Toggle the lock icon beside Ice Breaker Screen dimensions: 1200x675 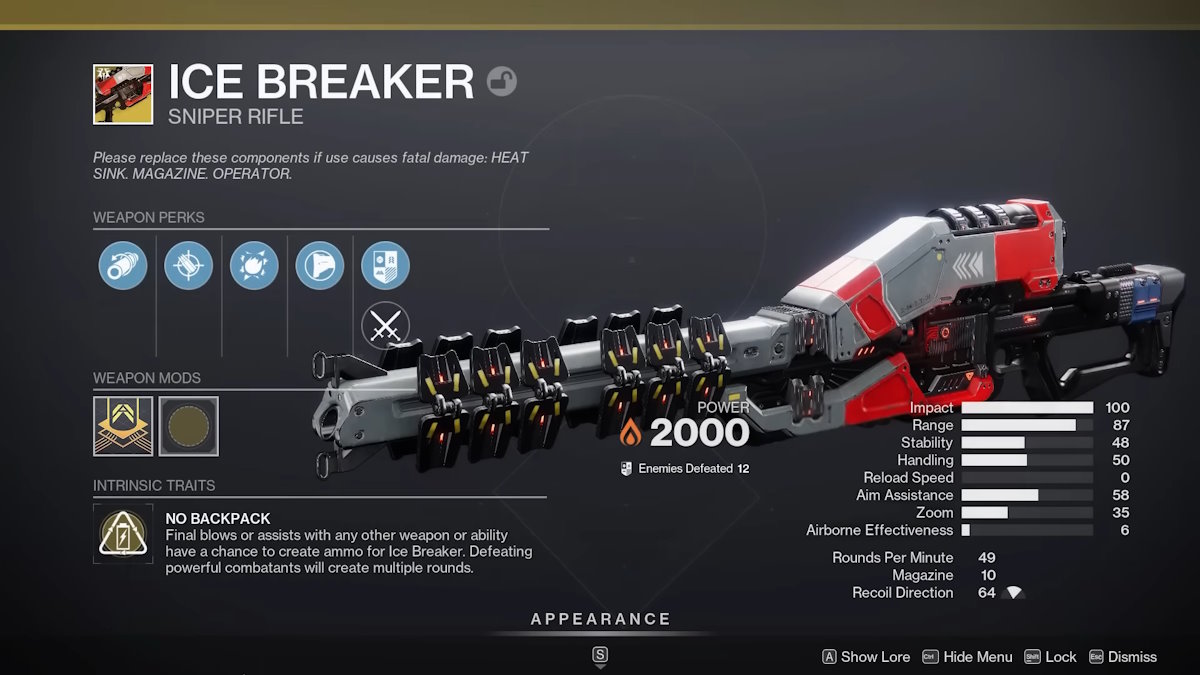[502, 81]
